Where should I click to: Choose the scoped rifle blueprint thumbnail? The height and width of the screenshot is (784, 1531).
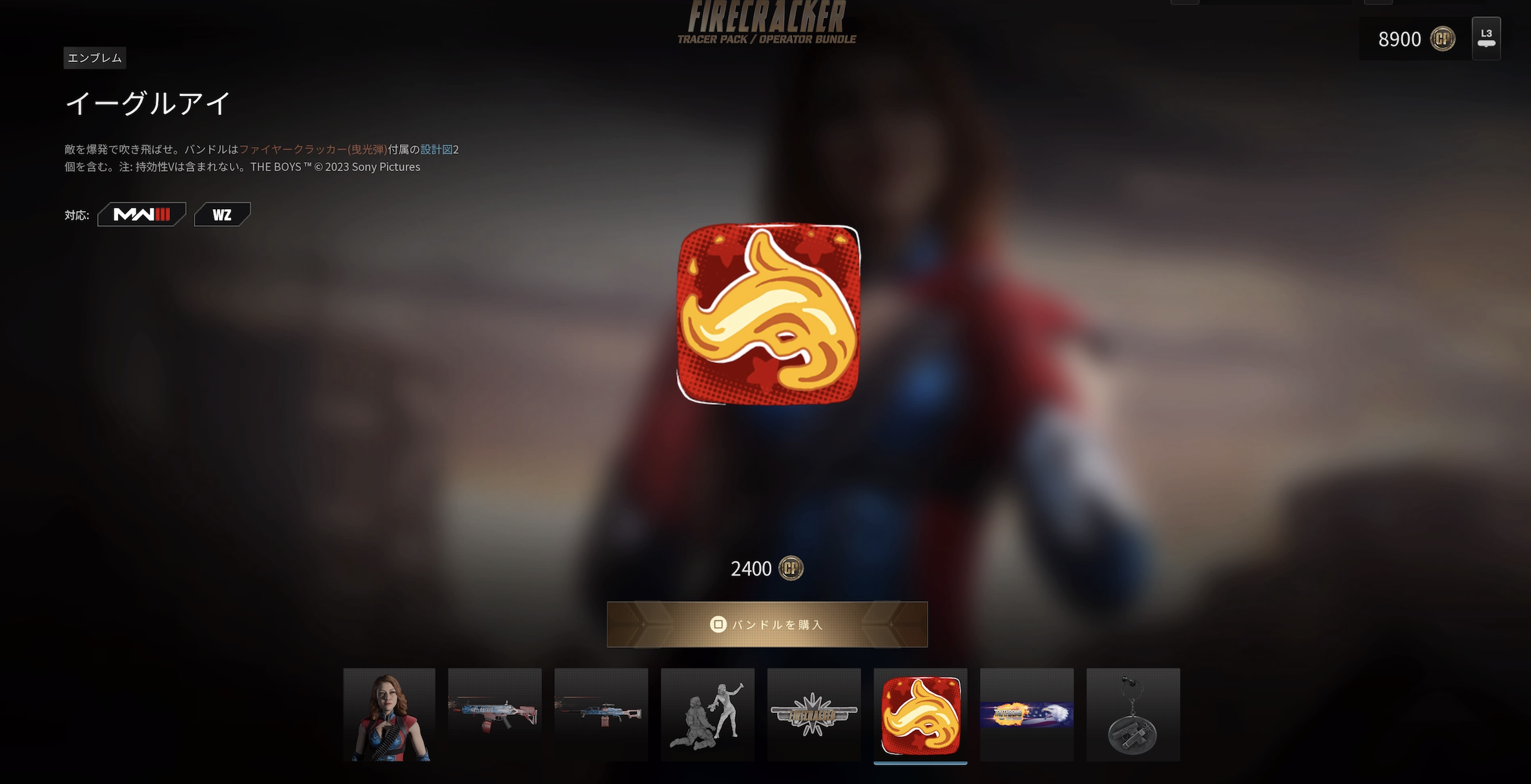(601, 715)
